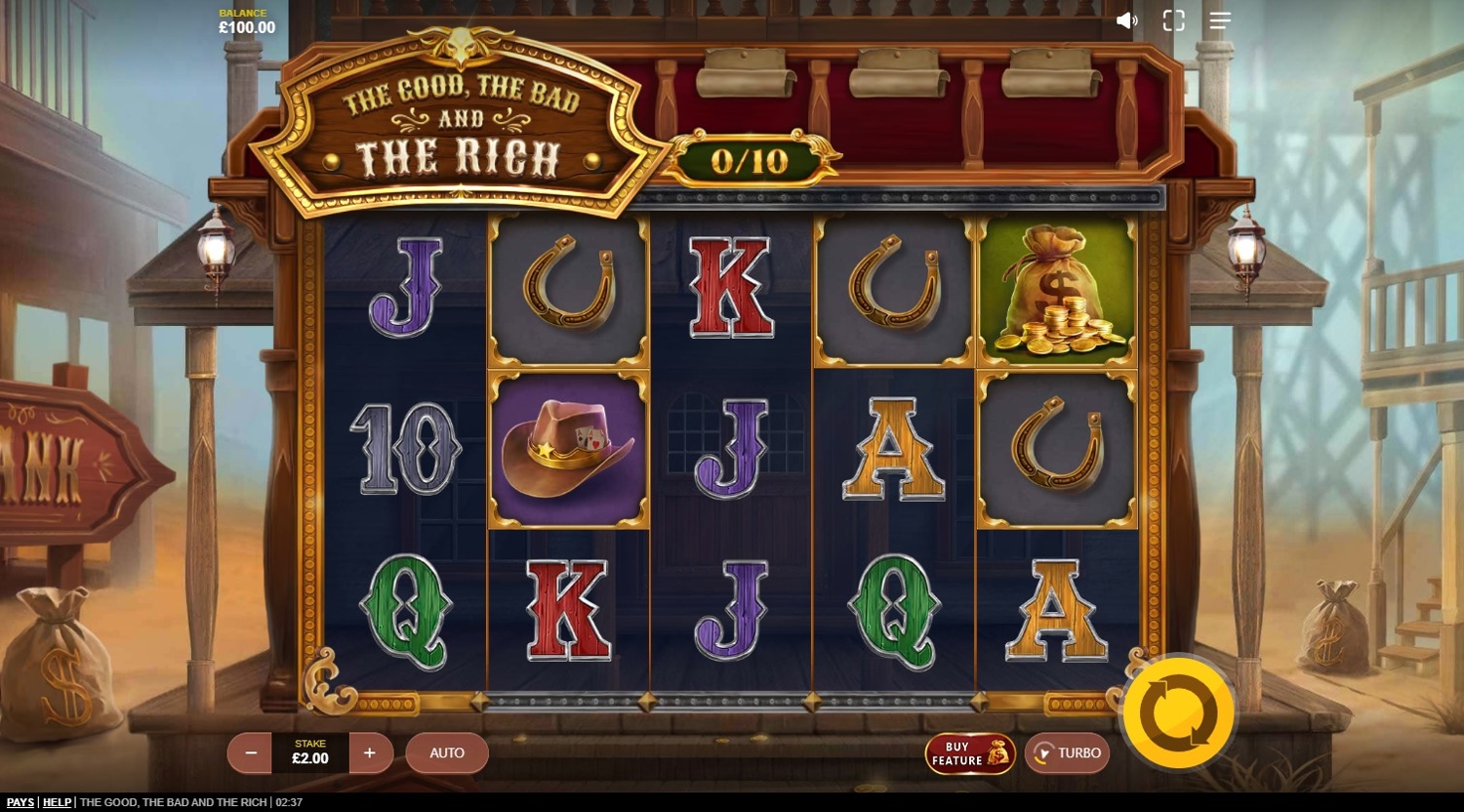
Task: Open the Help link
Action: (57, 802)
